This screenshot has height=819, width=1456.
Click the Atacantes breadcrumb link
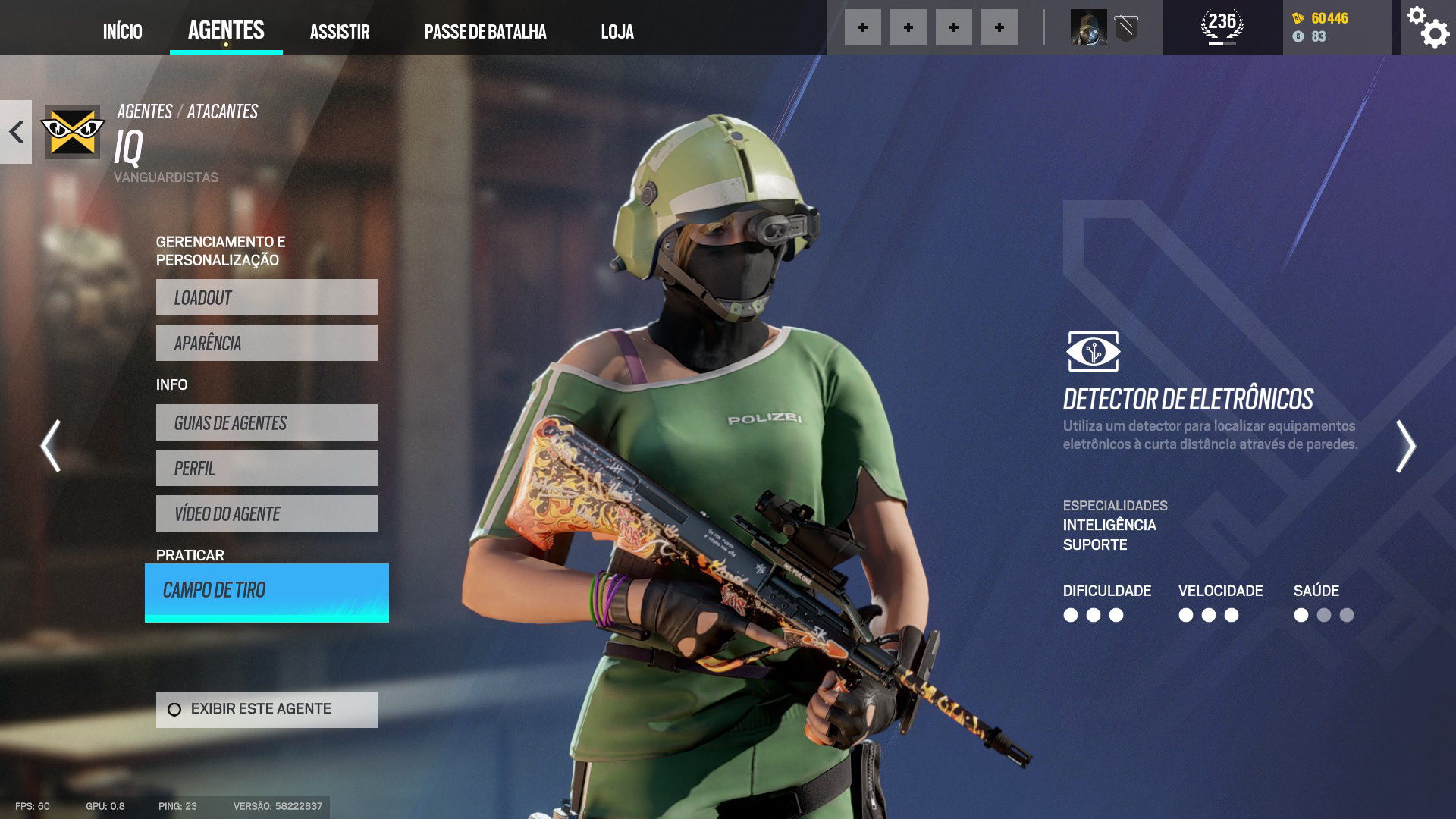tap(222, 111)
